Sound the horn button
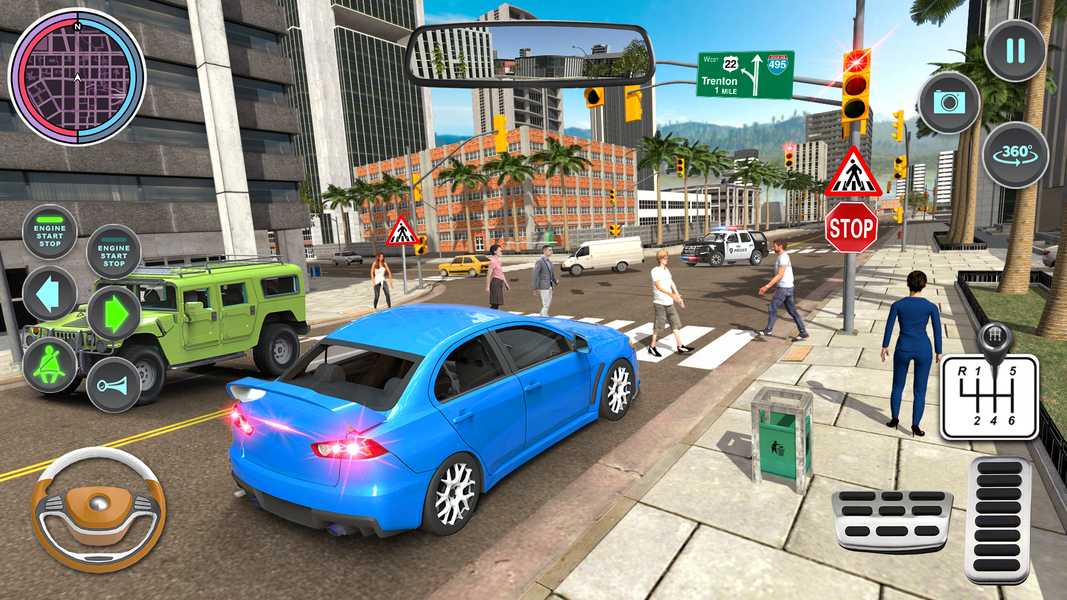 tap(113, 385)
